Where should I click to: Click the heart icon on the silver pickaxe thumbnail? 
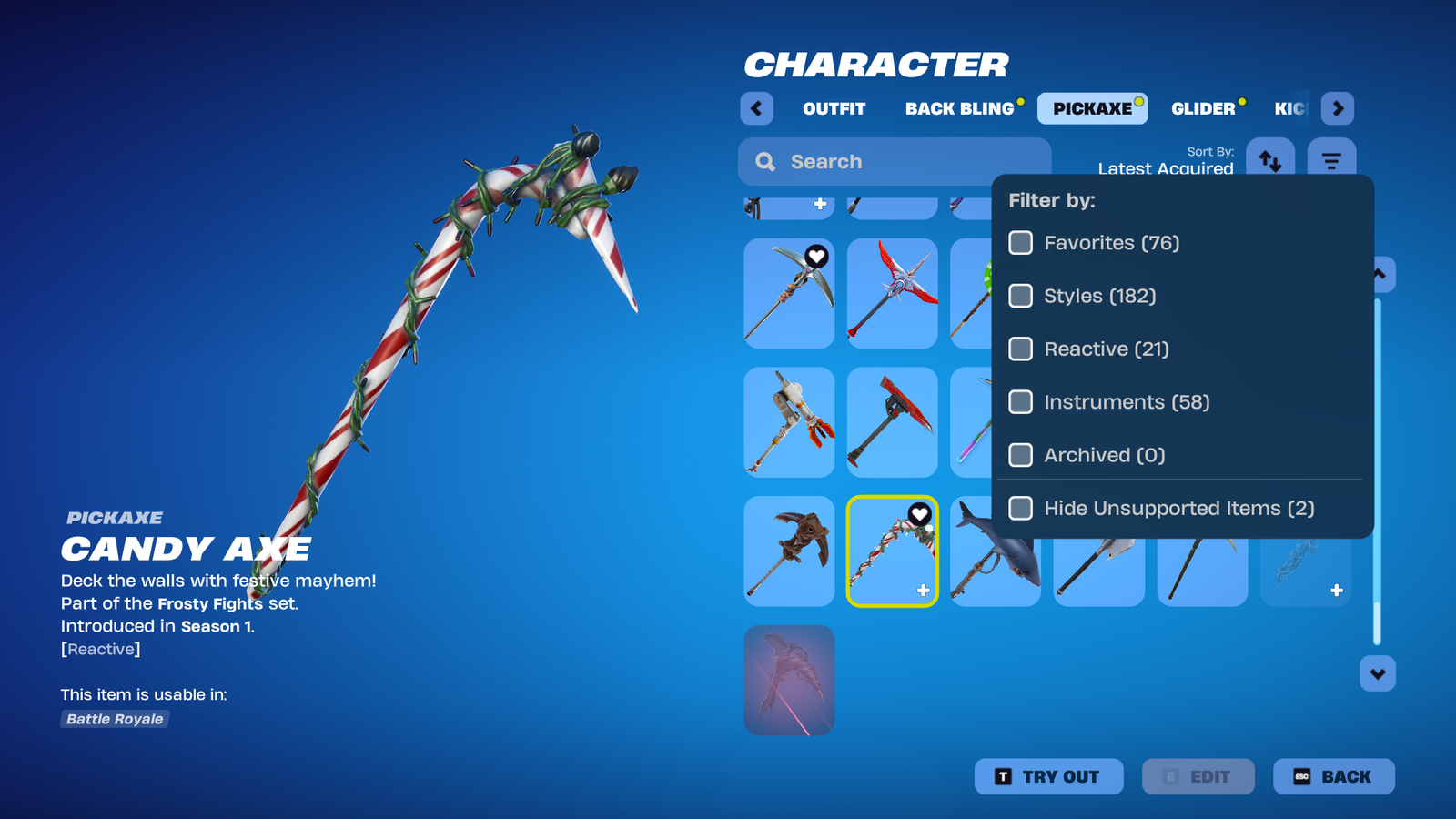(x=816, y=256)
